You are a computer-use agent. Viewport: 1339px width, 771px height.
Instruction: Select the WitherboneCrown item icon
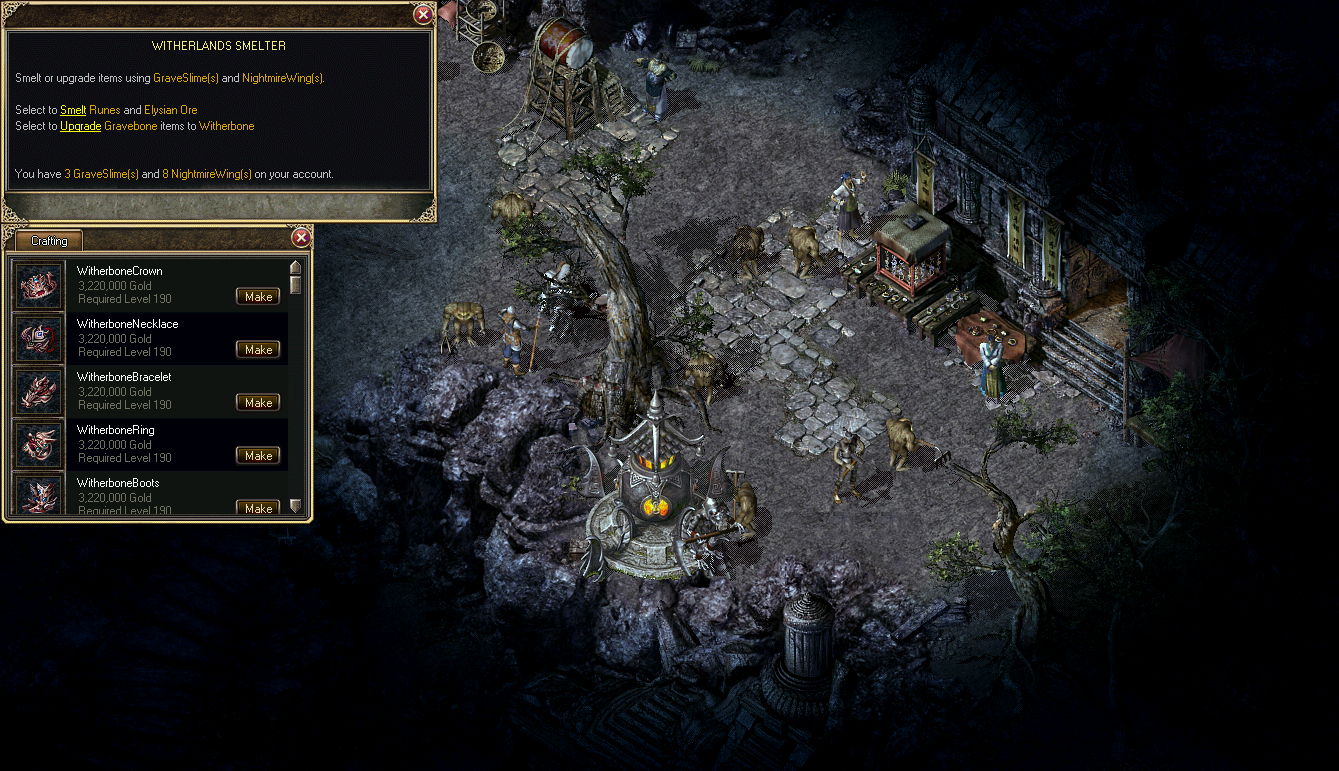[x=38, y=285]
